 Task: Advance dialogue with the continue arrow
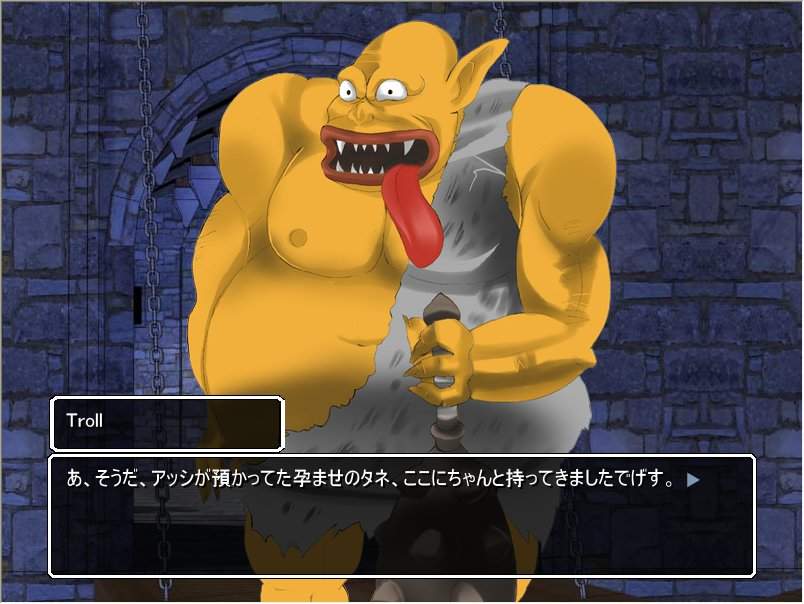point(693,480)
